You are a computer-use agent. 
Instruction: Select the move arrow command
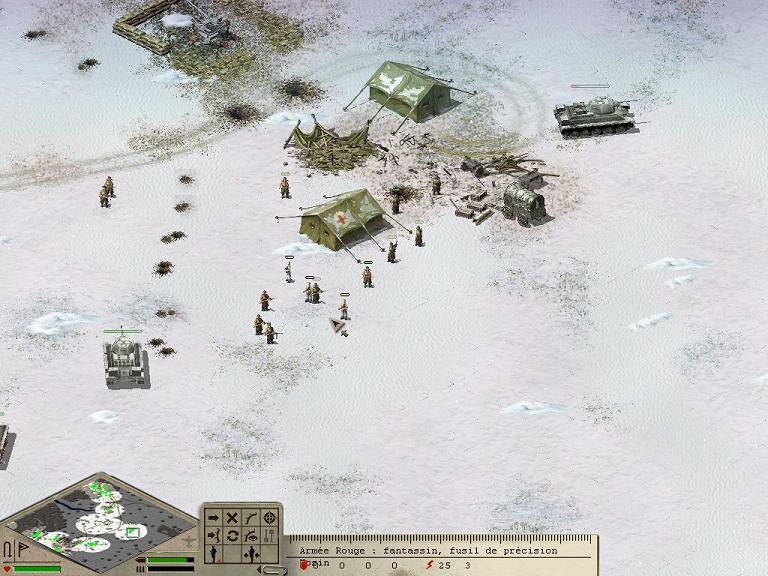tap(213, 518)
